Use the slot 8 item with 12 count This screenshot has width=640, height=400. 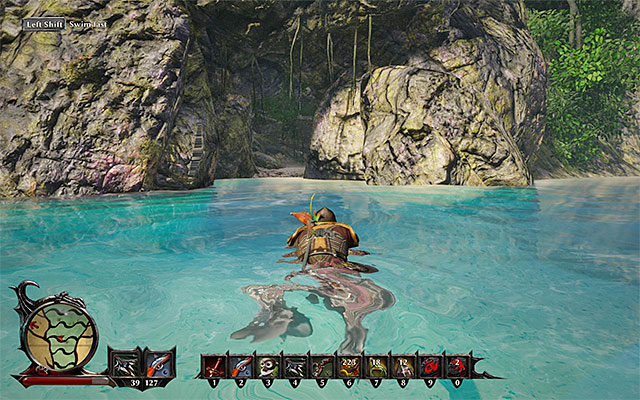403,366
